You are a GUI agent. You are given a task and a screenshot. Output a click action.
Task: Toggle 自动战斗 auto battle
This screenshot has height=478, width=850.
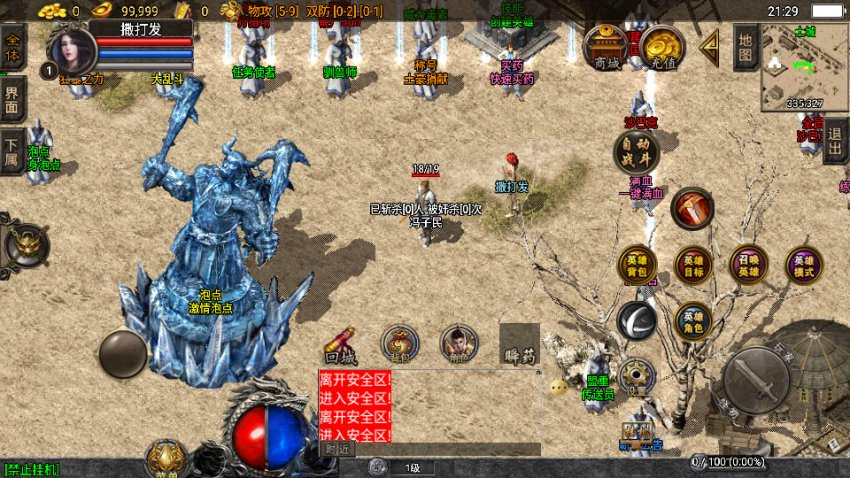click(x=636, y=152)
